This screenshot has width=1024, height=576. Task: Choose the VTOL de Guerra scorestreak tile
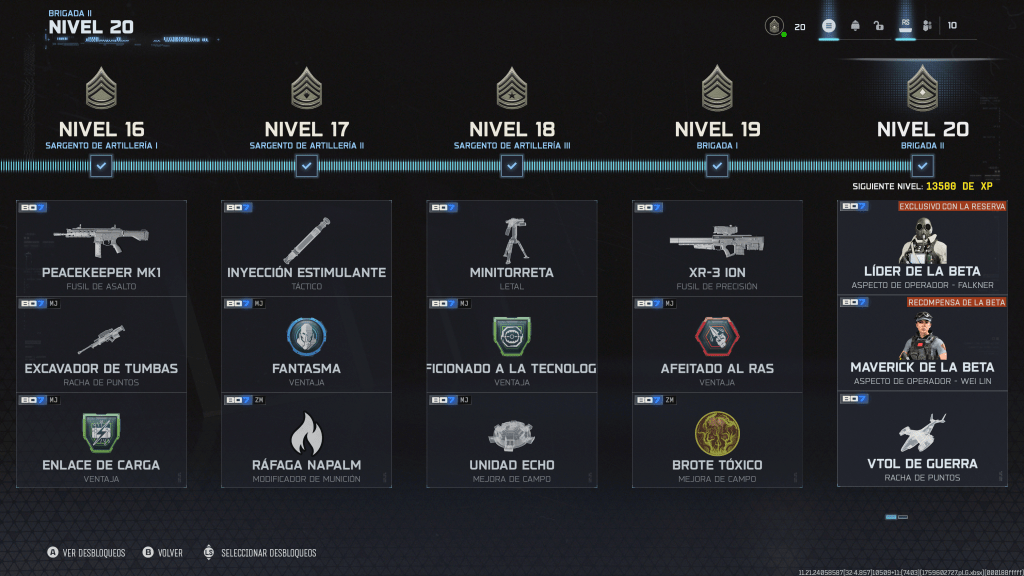(x=922, y=439)
